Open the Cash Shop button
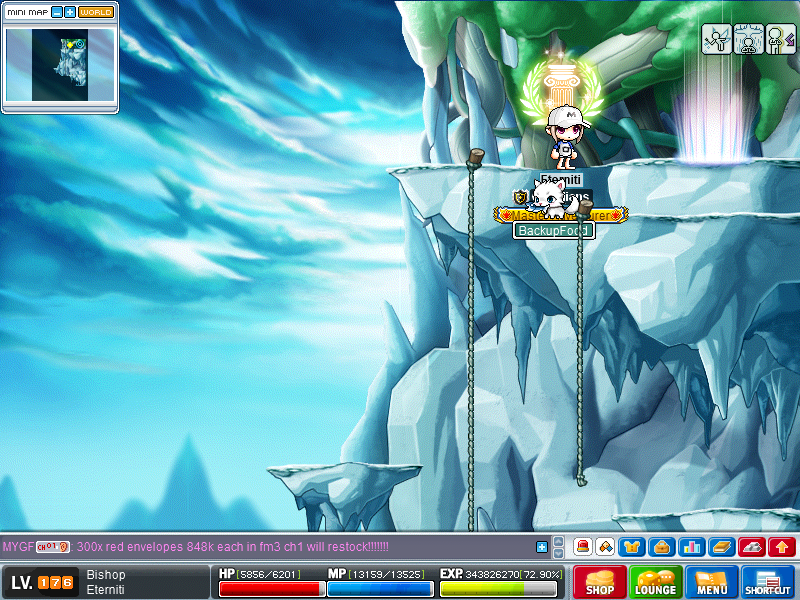Image resolution: width=800 pixels, height=600 pixels. (x=600, y=582)
